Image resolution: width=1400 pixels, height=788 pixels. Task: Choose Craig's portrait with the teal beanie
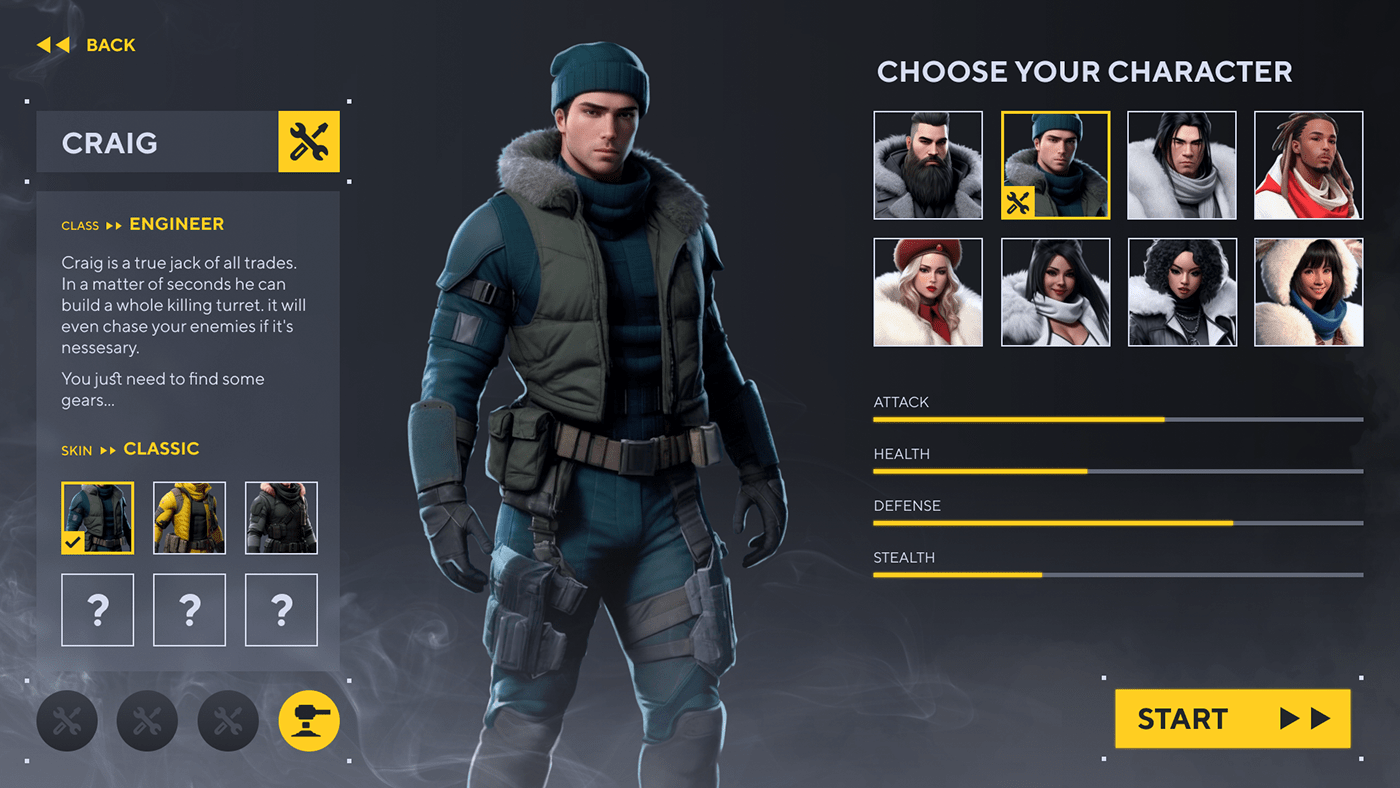[1055, 165]
